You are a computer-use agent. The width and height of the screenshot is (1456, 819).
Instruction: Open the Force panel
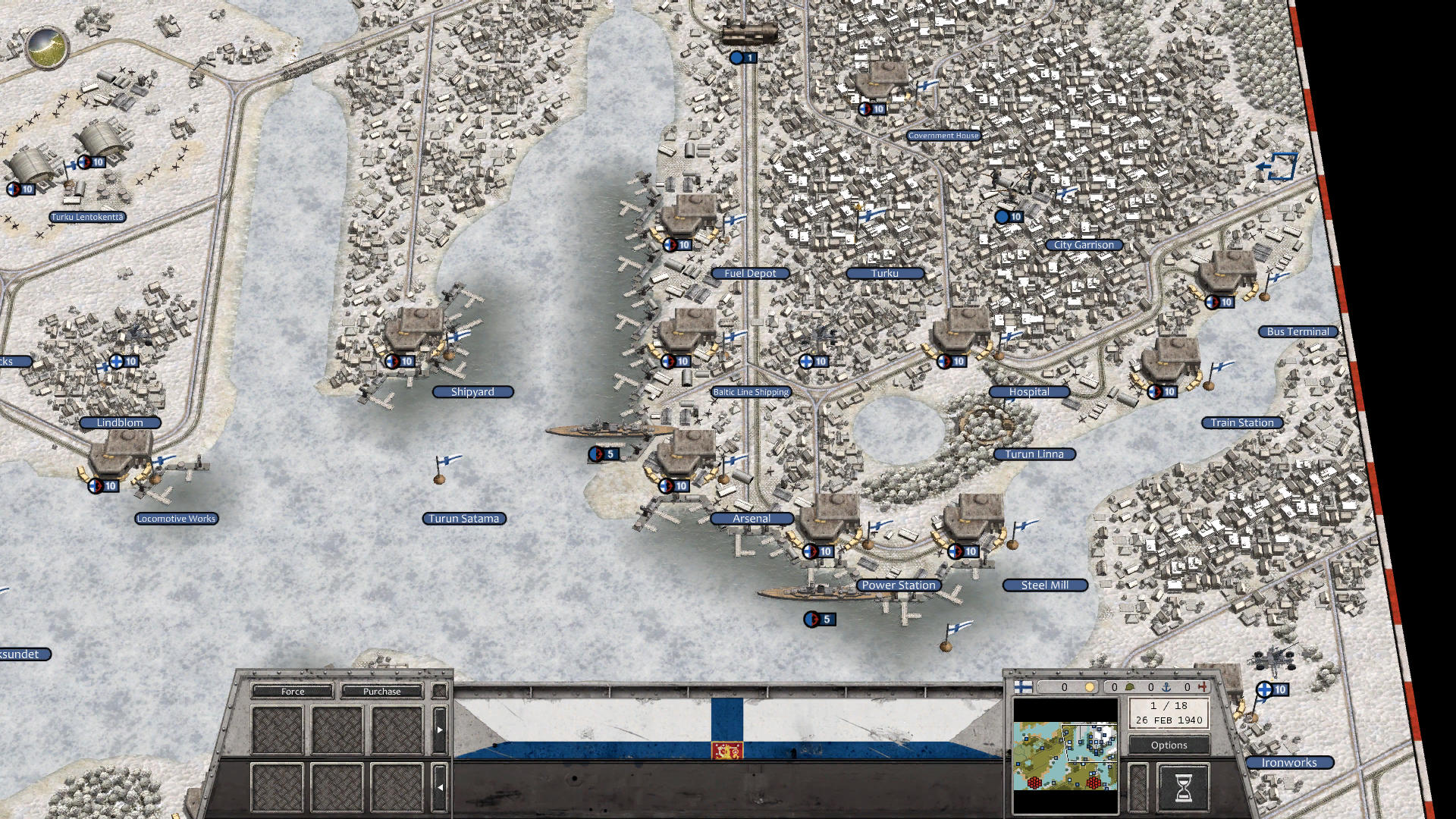[x=293, y=692]
